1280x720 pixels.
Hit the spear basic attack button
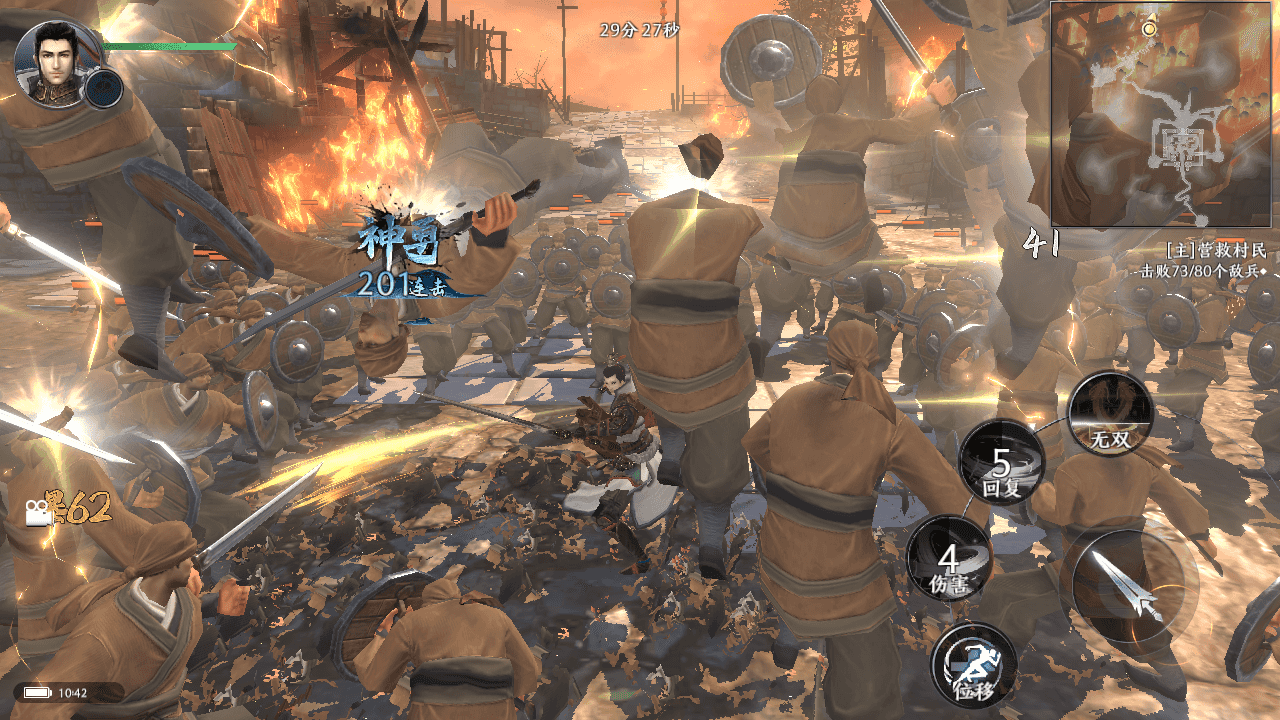click(x=1130, y=583)
